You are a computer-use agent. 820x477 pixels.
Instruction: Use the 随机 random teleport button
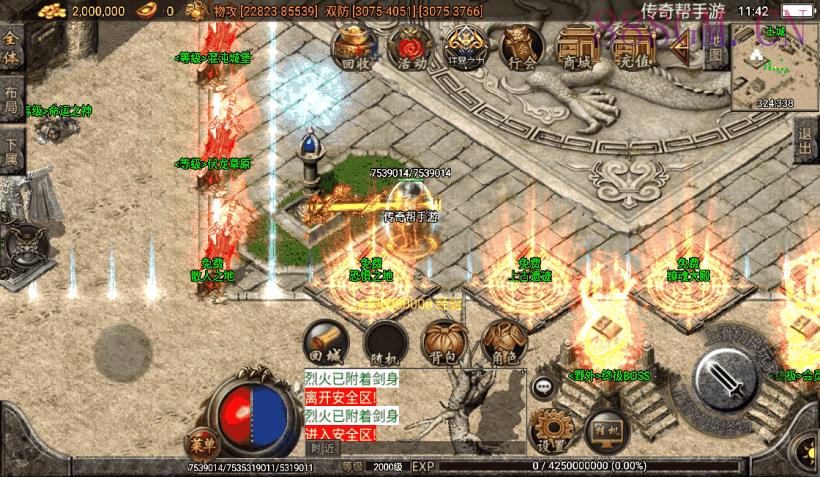[384, 342]
